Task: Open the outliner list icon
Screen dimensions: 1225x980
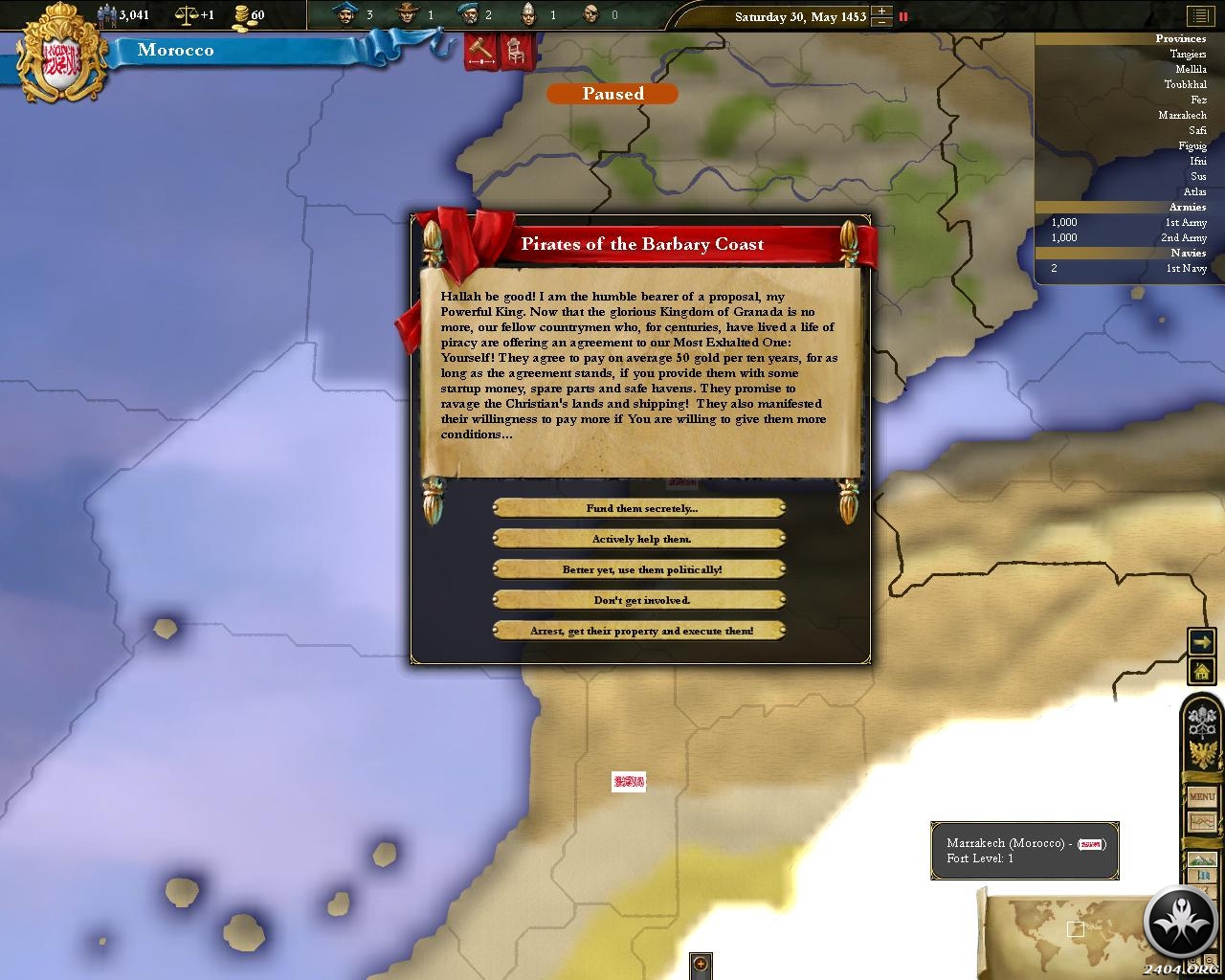Action: (x=1200, y=16)
